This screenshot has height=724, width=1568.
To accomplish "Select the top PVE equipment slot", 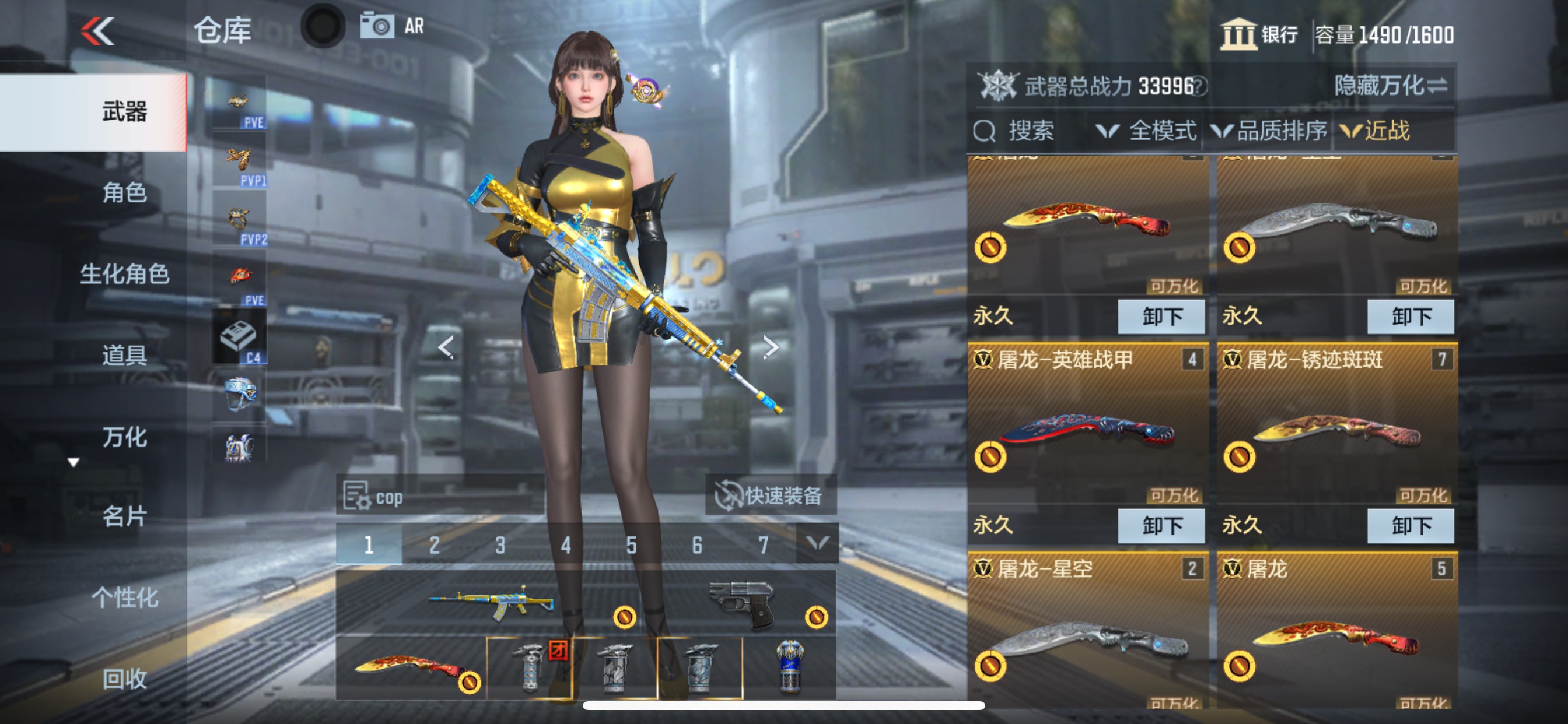I will 239,103.
